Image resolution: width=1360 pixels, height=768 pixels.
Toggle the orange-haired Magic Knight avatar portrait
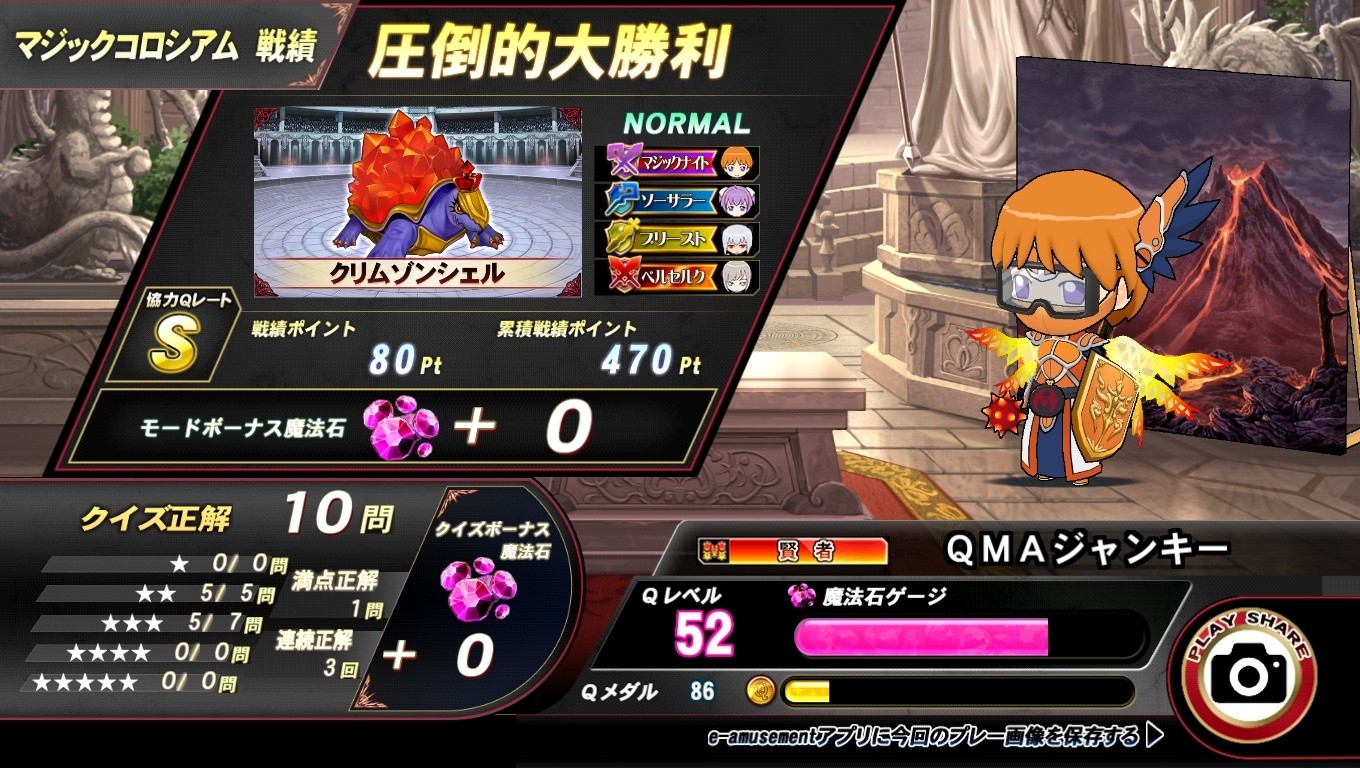[x=736, y=160]
